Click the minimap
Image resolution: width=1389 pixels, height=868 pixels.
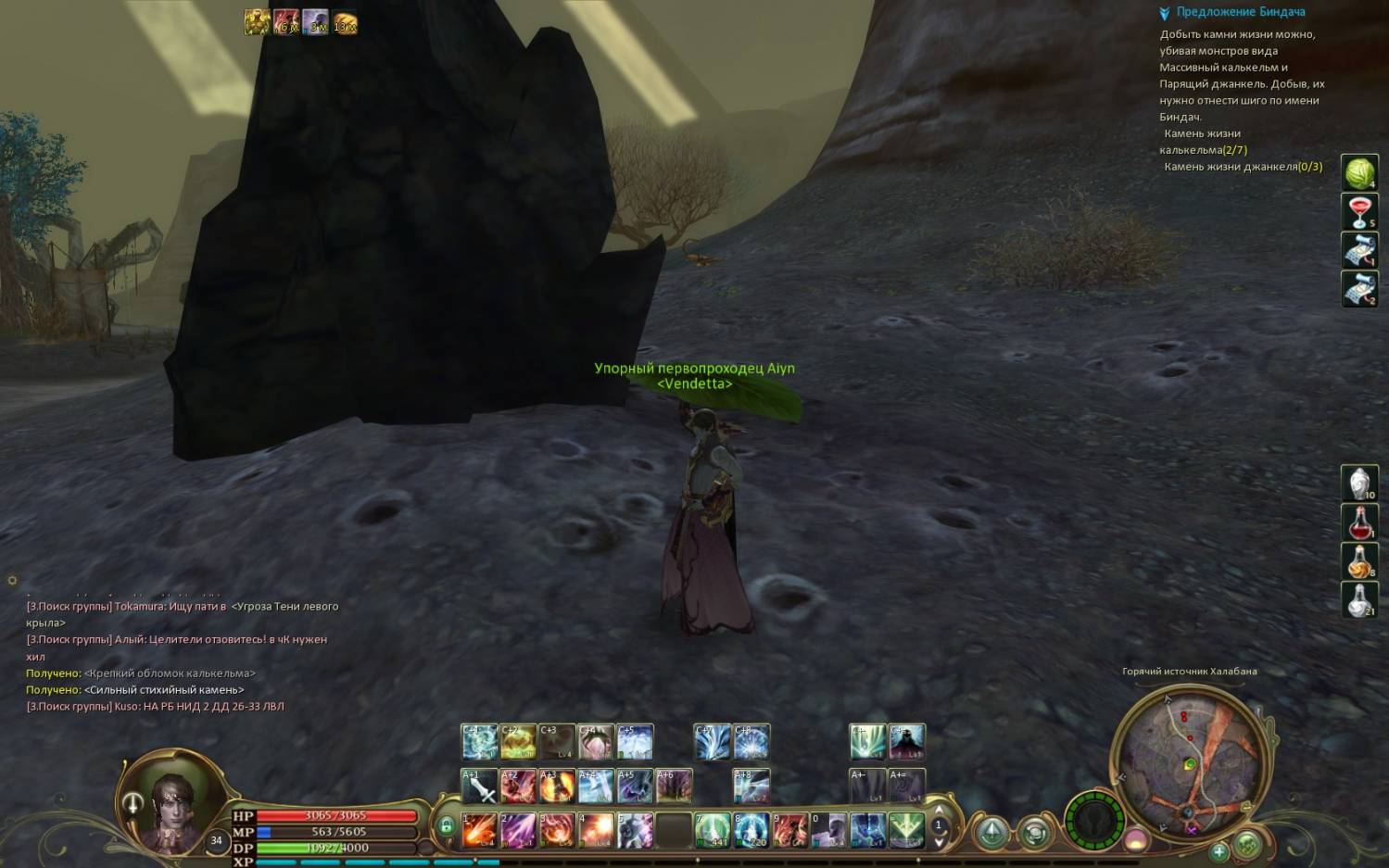(1189, 760)
